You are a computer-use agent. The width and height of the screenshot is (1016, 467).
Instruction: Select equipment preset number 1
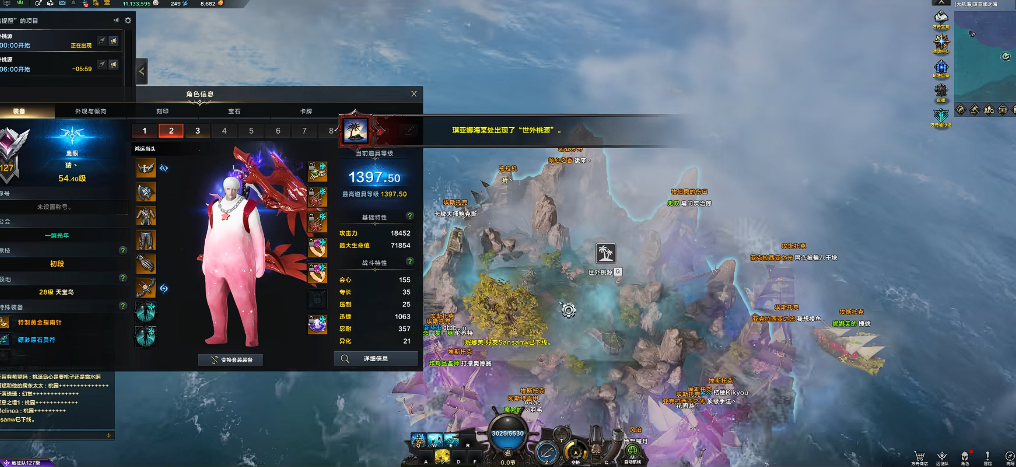(x=144, y=131)
